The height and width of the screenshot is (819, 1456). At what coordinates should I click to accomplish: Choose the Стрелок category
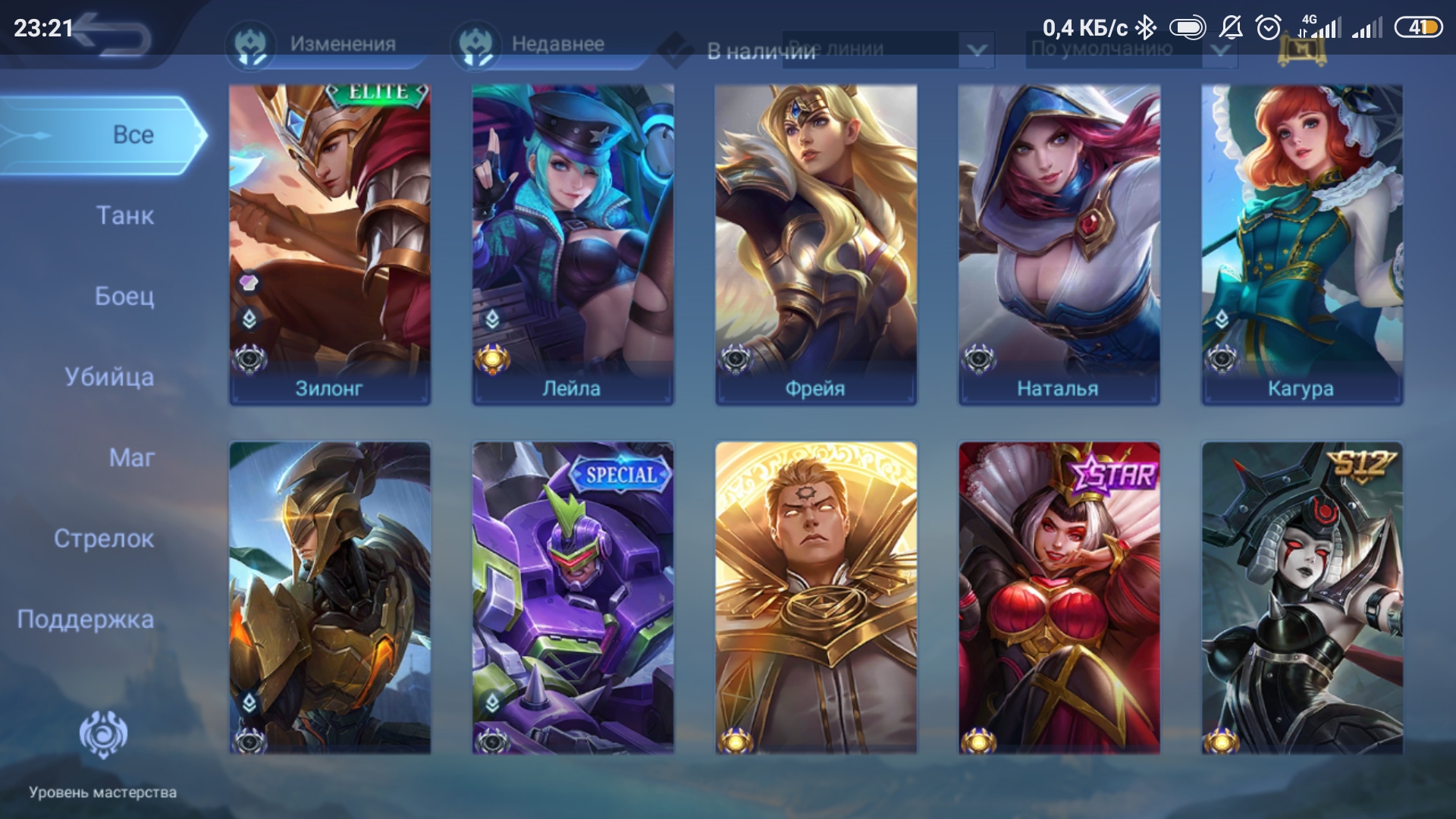pyautogui.click(x=104, y=539)
